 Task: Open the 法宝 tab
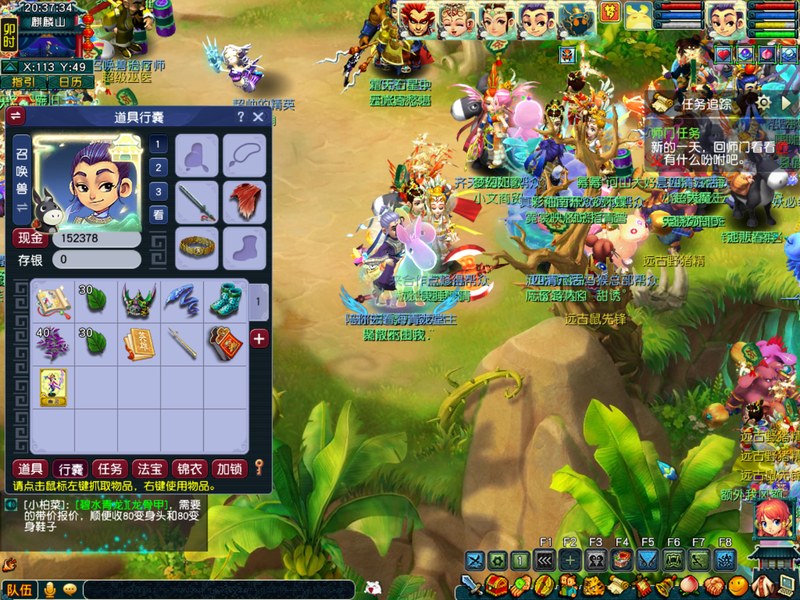148,468
